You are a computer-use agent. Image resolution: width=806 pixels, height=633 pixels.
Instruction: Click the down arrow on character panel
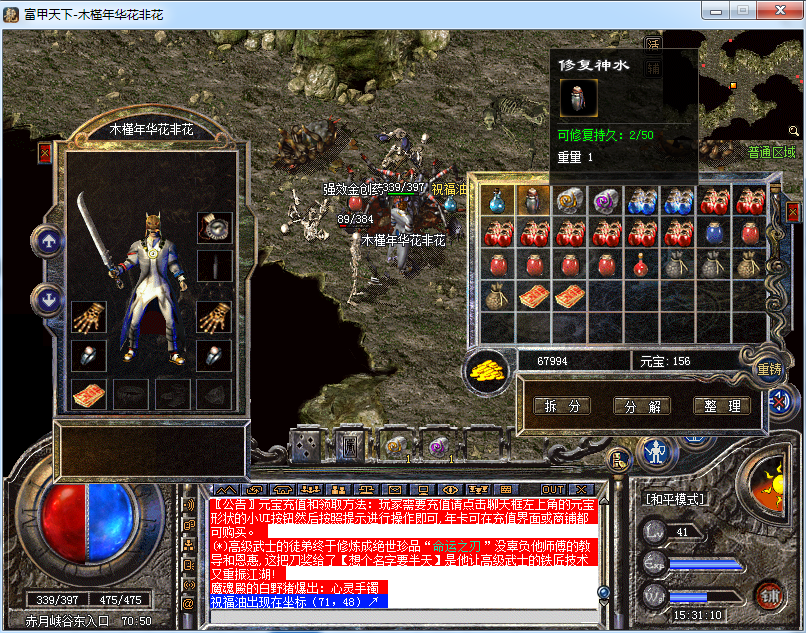tap(46, 298)
